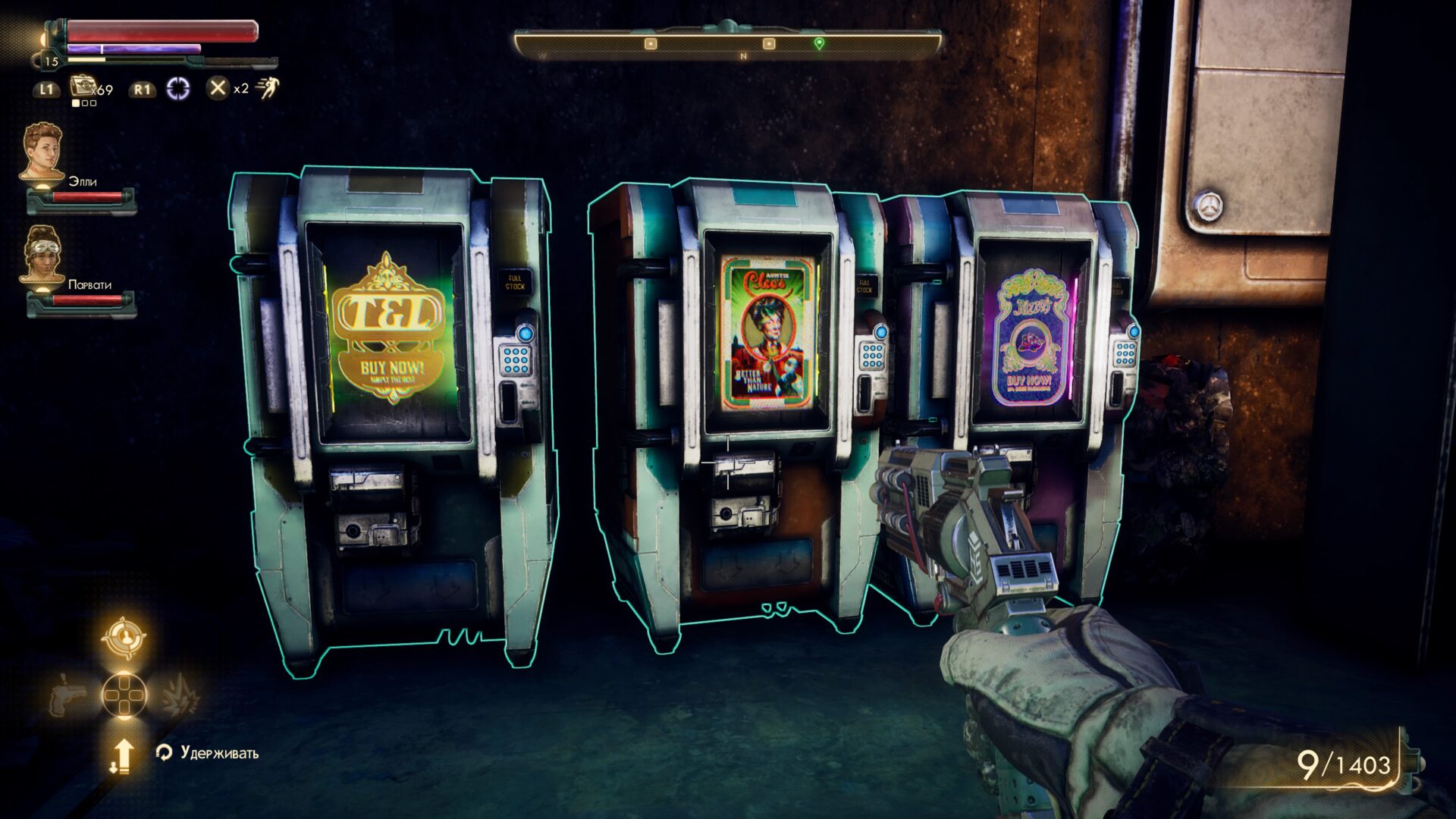Open the compass bar

(728, 44)
